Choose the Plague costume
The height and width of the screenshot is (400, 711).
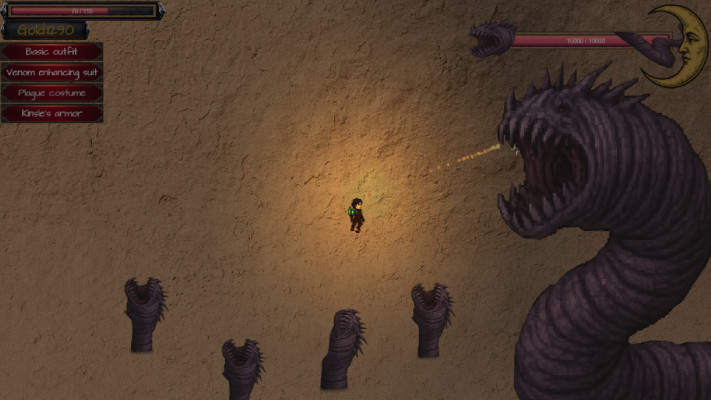click(x=51, y=93)
